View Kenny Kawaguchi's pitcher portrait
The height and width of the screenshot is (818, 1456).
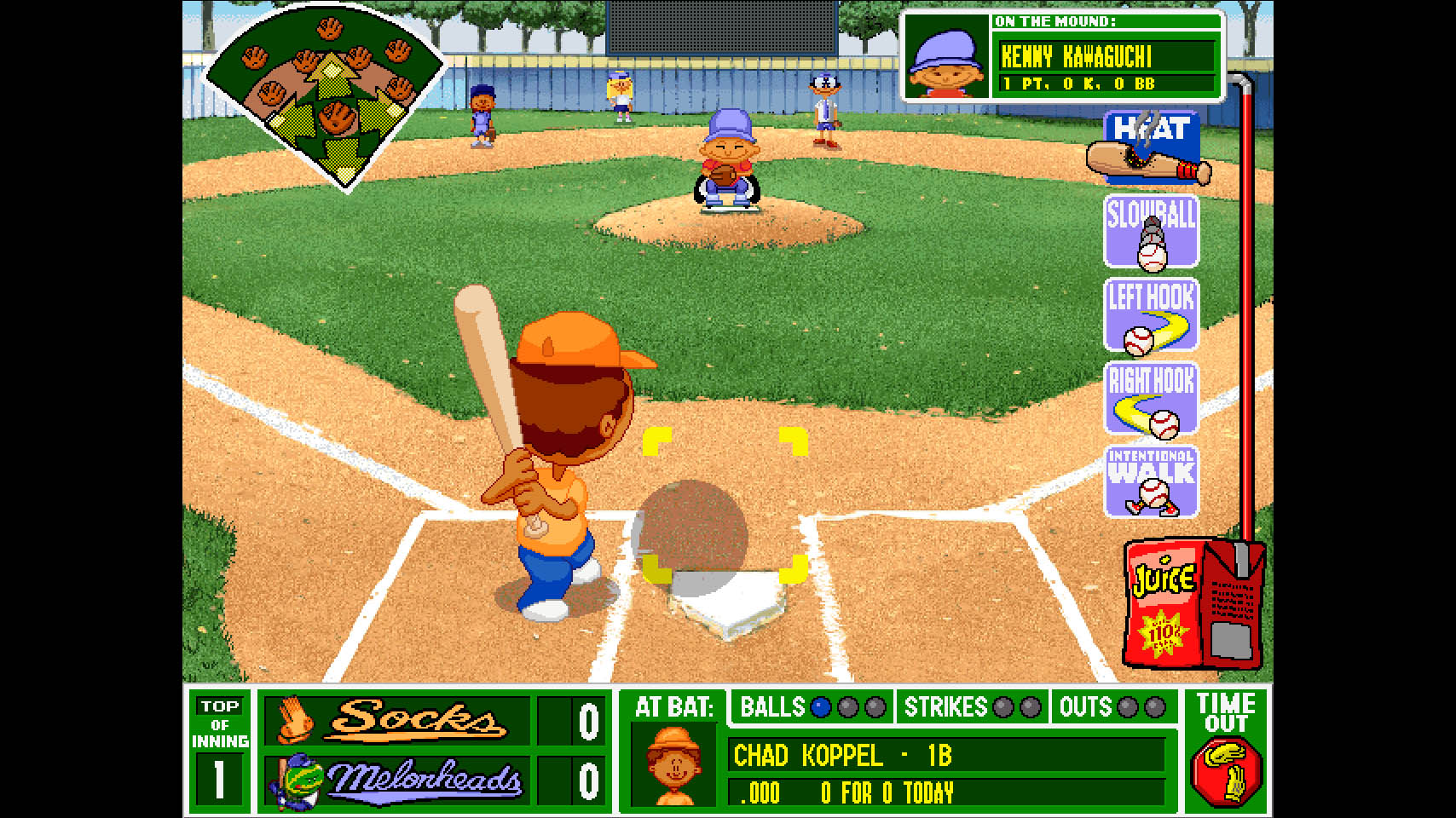pos(946,58)
